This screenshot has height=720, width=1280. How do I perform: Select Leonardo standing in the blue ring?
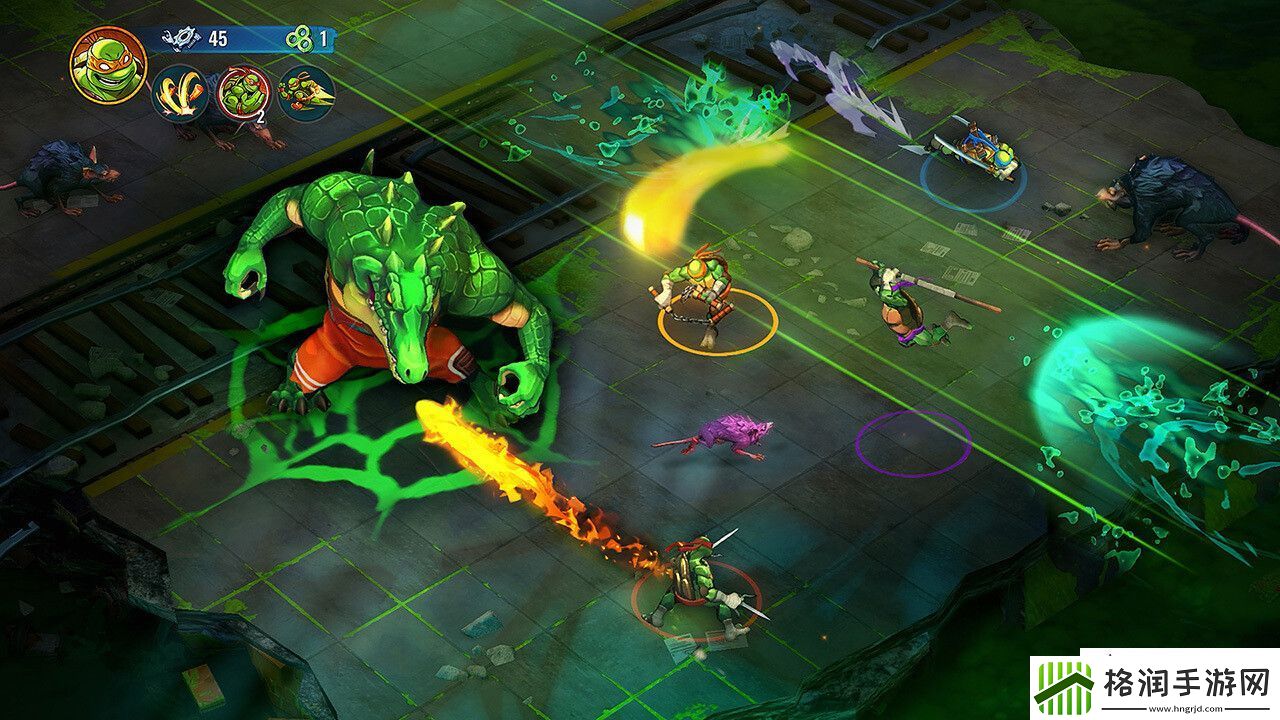tap(975, 150)
